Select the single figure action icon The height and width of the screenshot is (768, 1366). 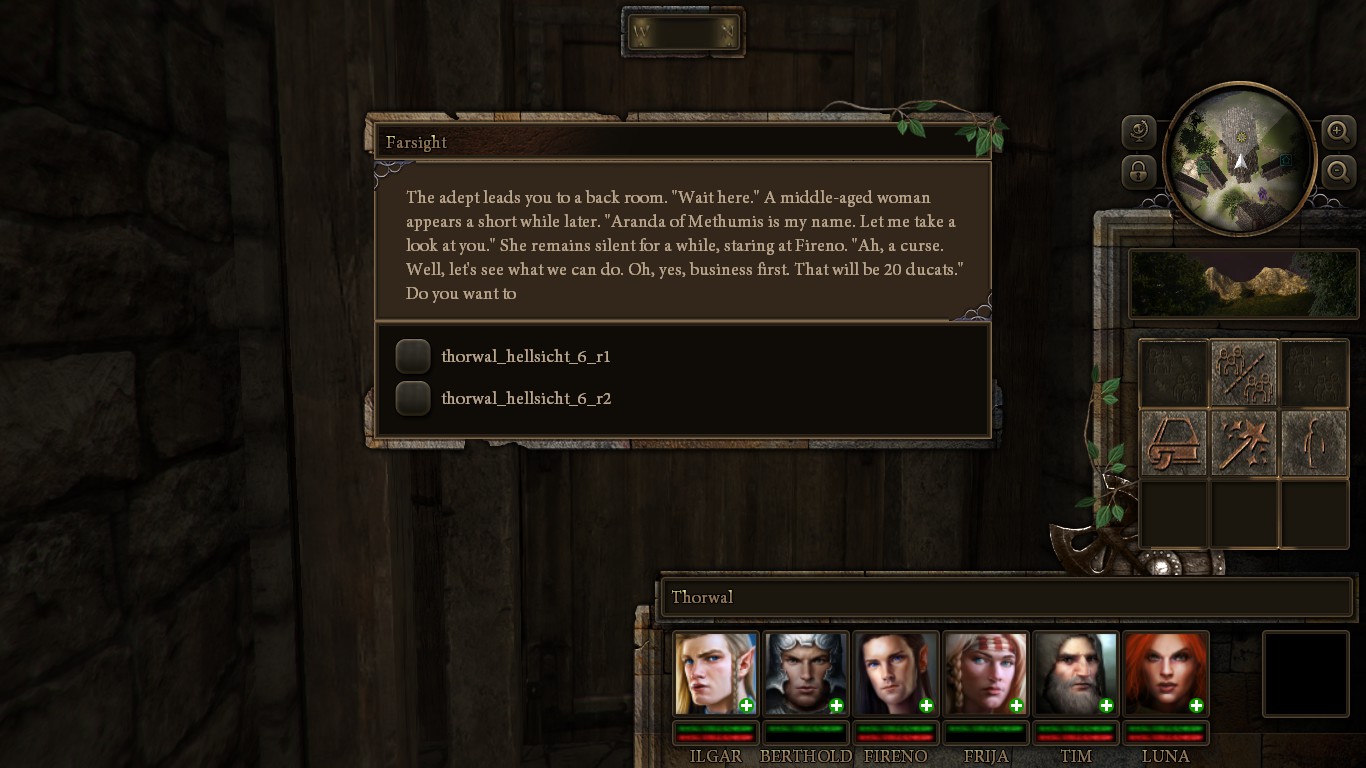(x=1314, y=441)
